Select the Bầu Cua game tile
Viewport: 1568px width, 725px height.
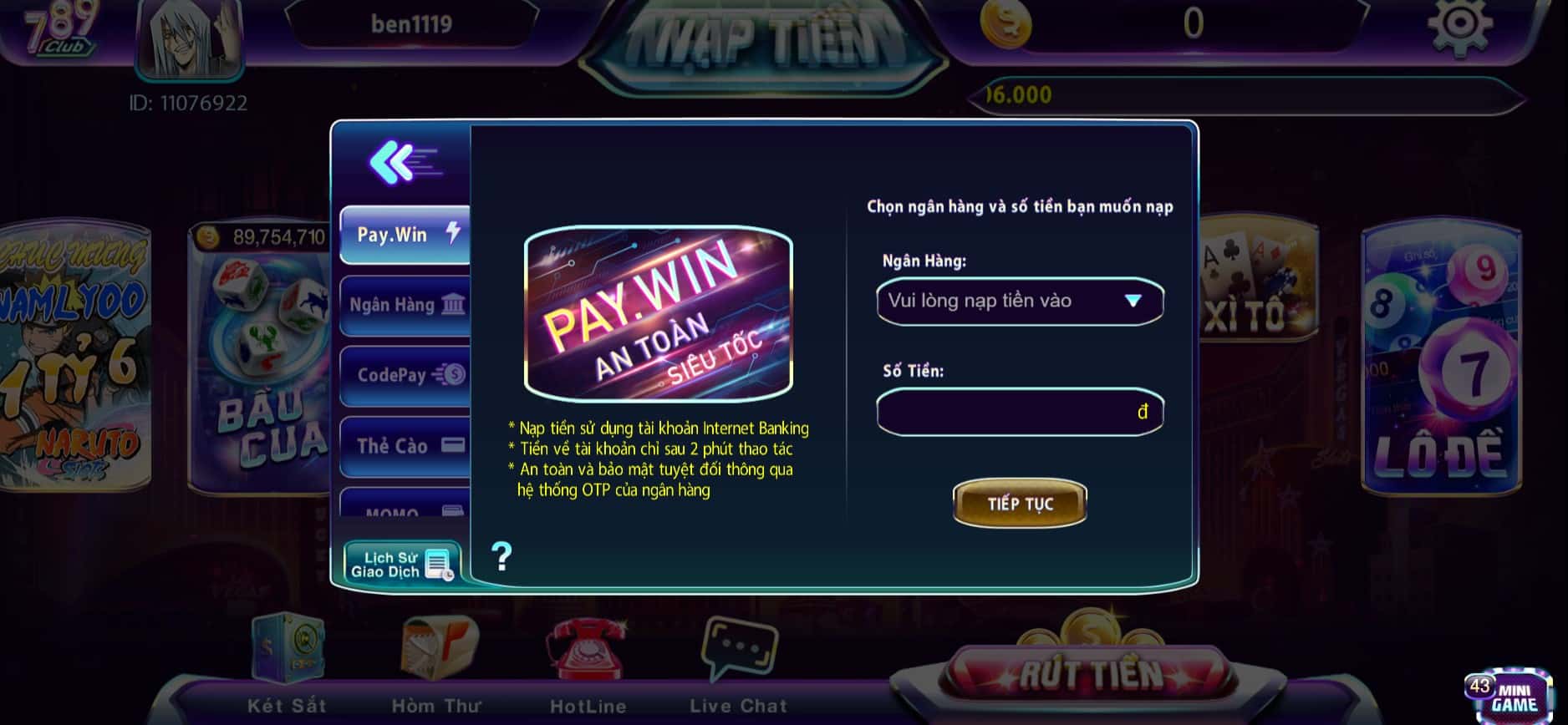point(259,359)
